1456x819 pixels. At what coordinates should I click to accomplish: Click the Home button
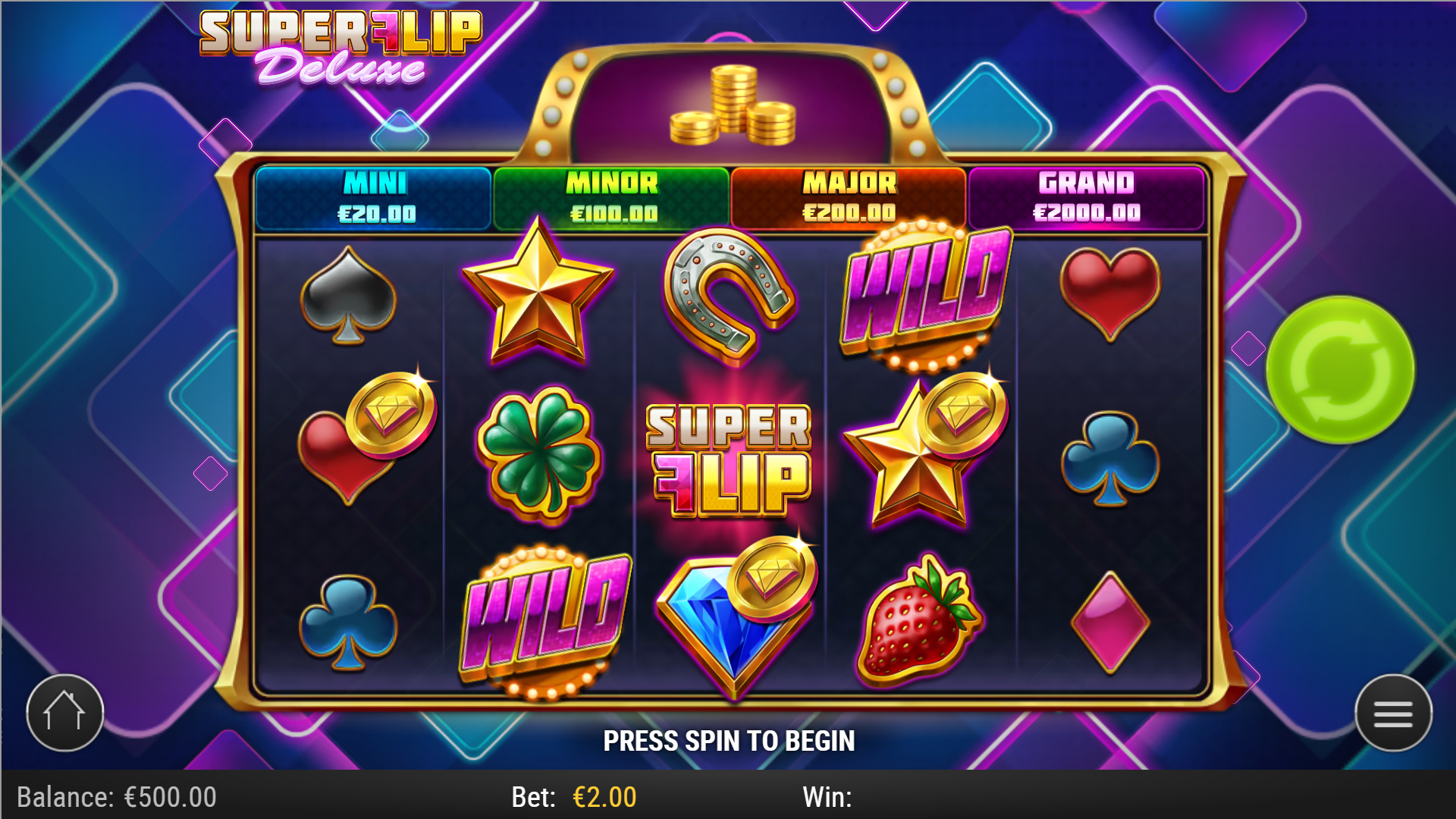(65, 711)
